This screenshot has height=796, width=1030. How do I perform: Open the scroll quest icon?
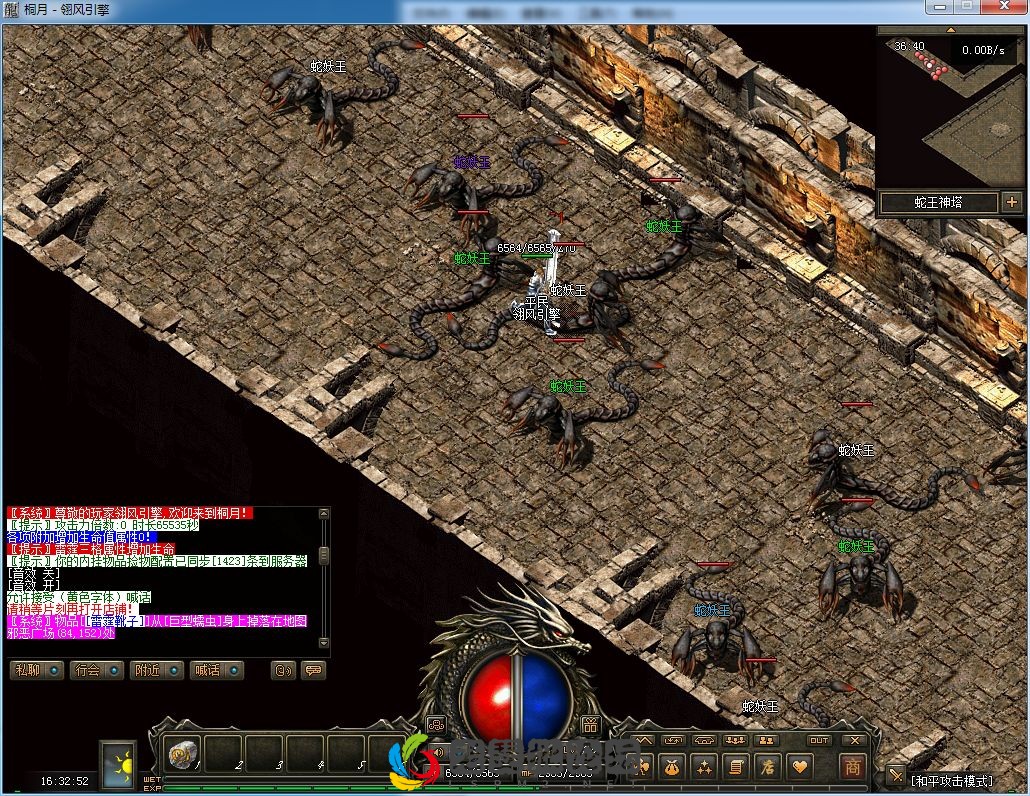point(735,767)
